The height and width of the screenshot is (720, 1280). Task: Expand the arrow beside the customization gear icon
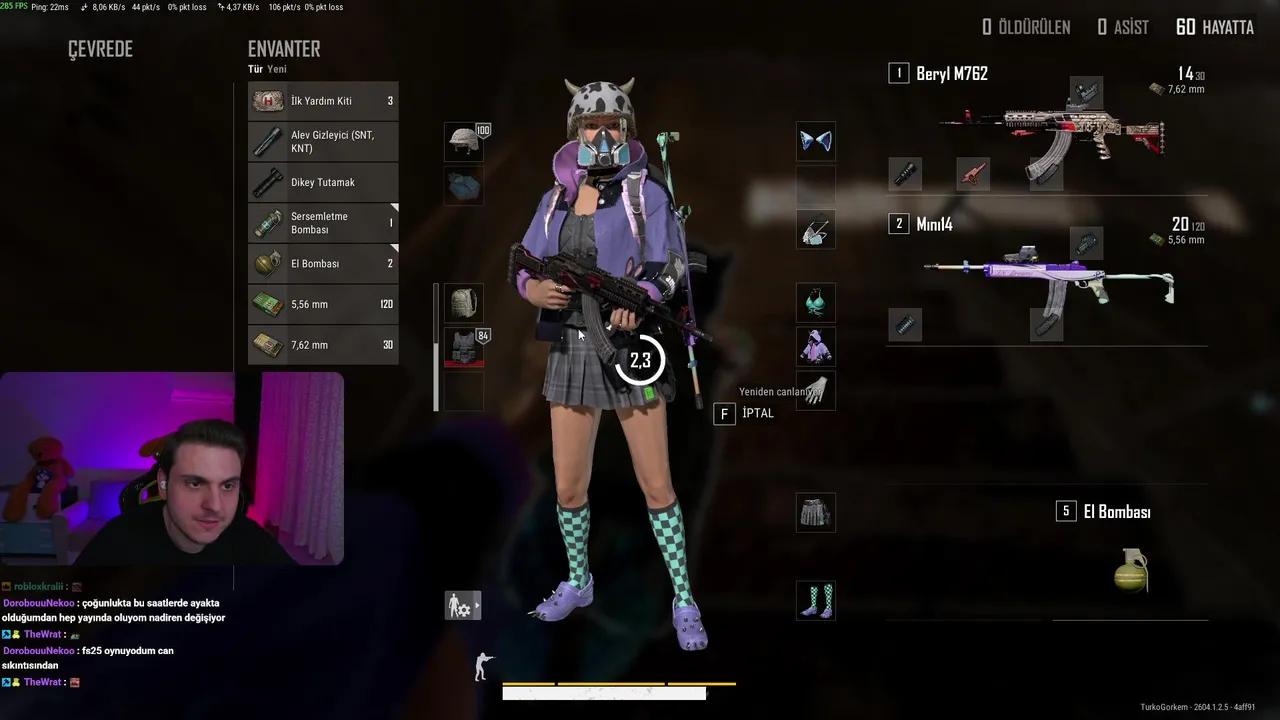(478, 605)
